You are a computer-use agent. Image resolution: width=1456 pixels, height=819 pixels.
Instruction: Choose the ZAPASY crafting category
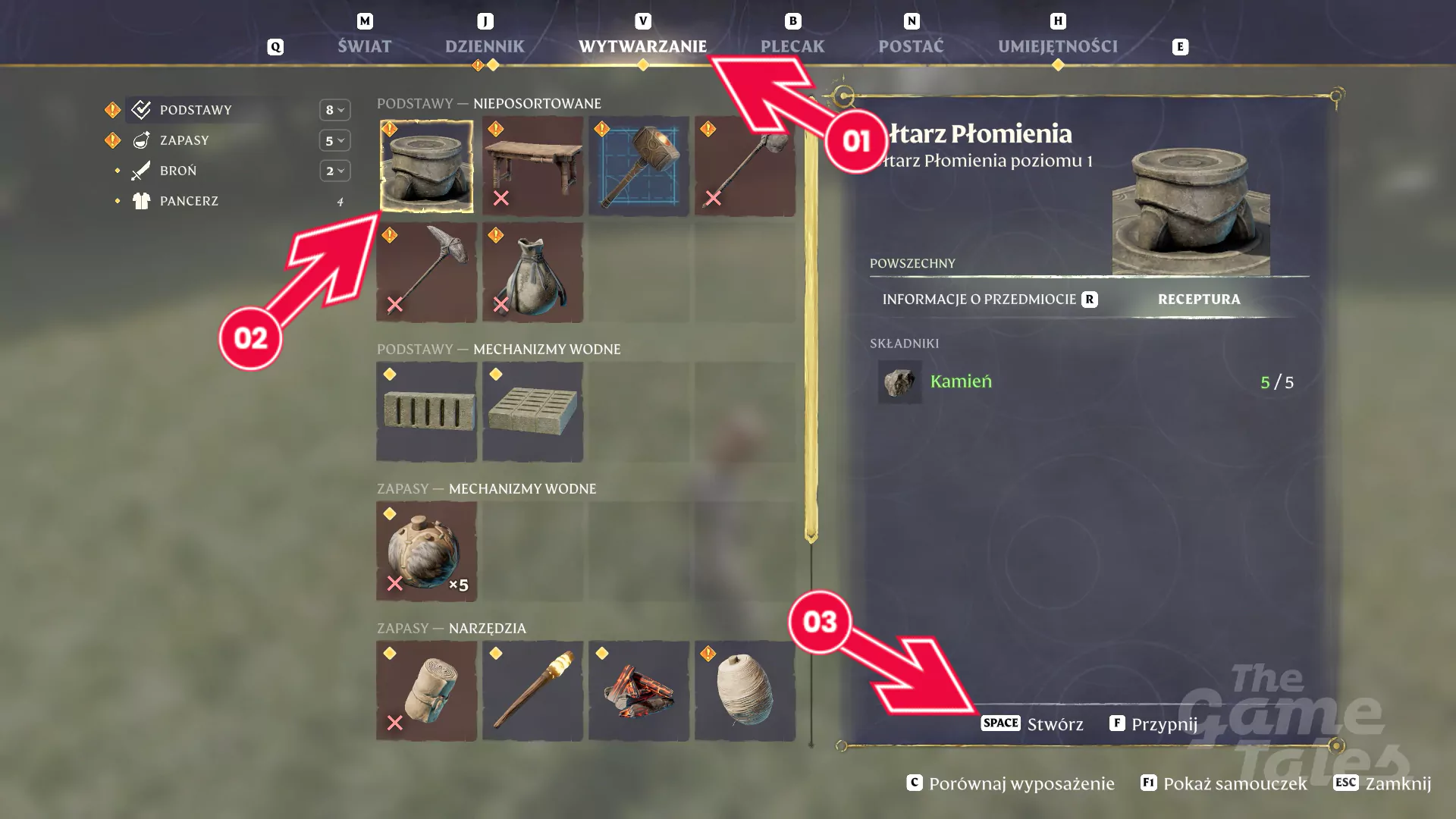coord(184,140)
